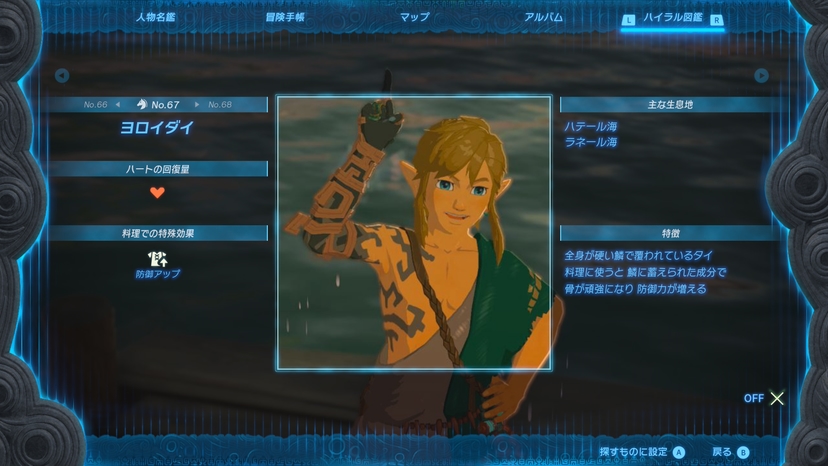Open the 冒険手帳 tab
Image resolution: width=828 pixels, height=466 pixels.
[x=285, y=17]
